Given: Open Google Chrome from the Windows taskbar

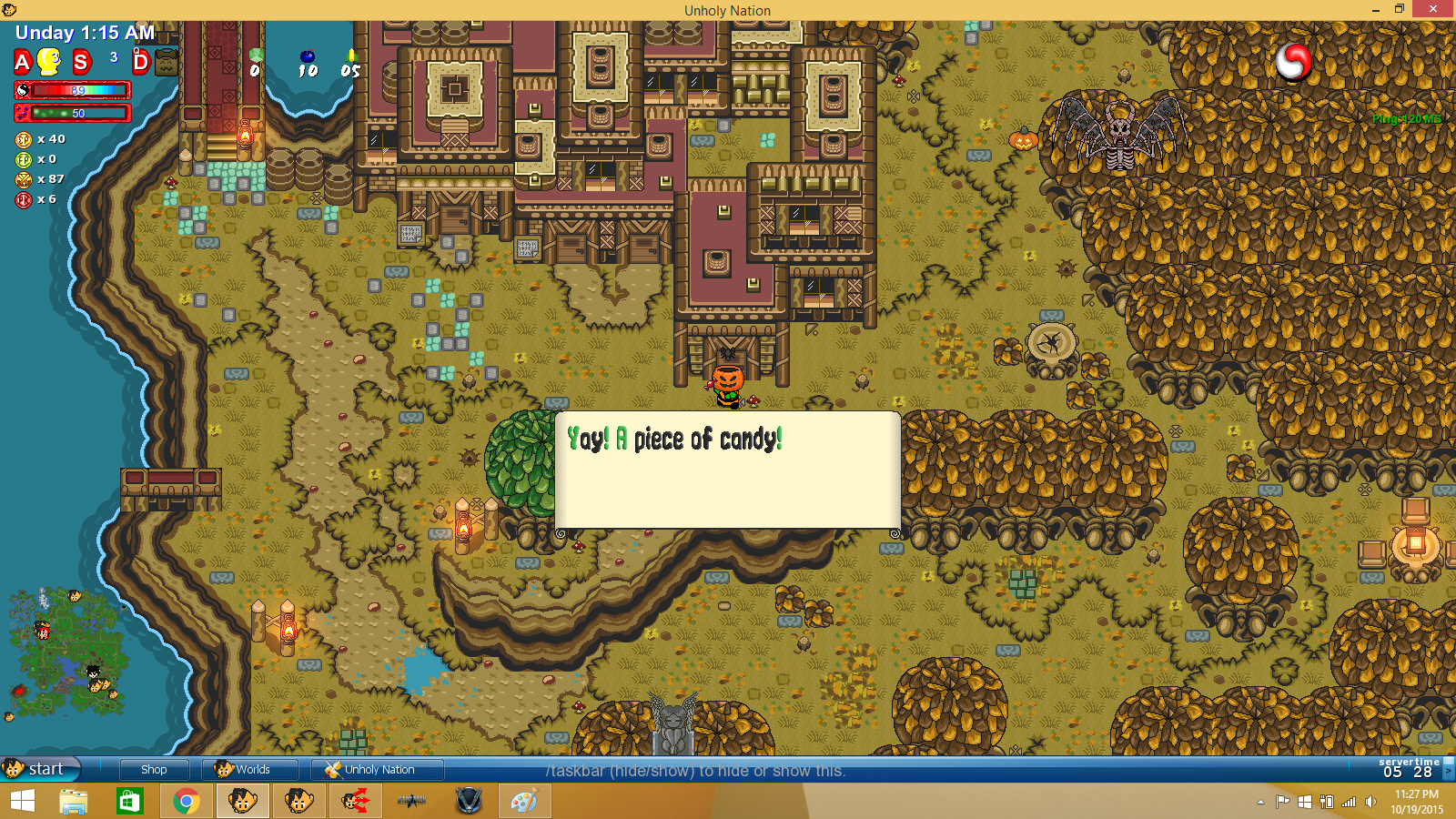Looking at the screenshot, I should coord(186,802).
